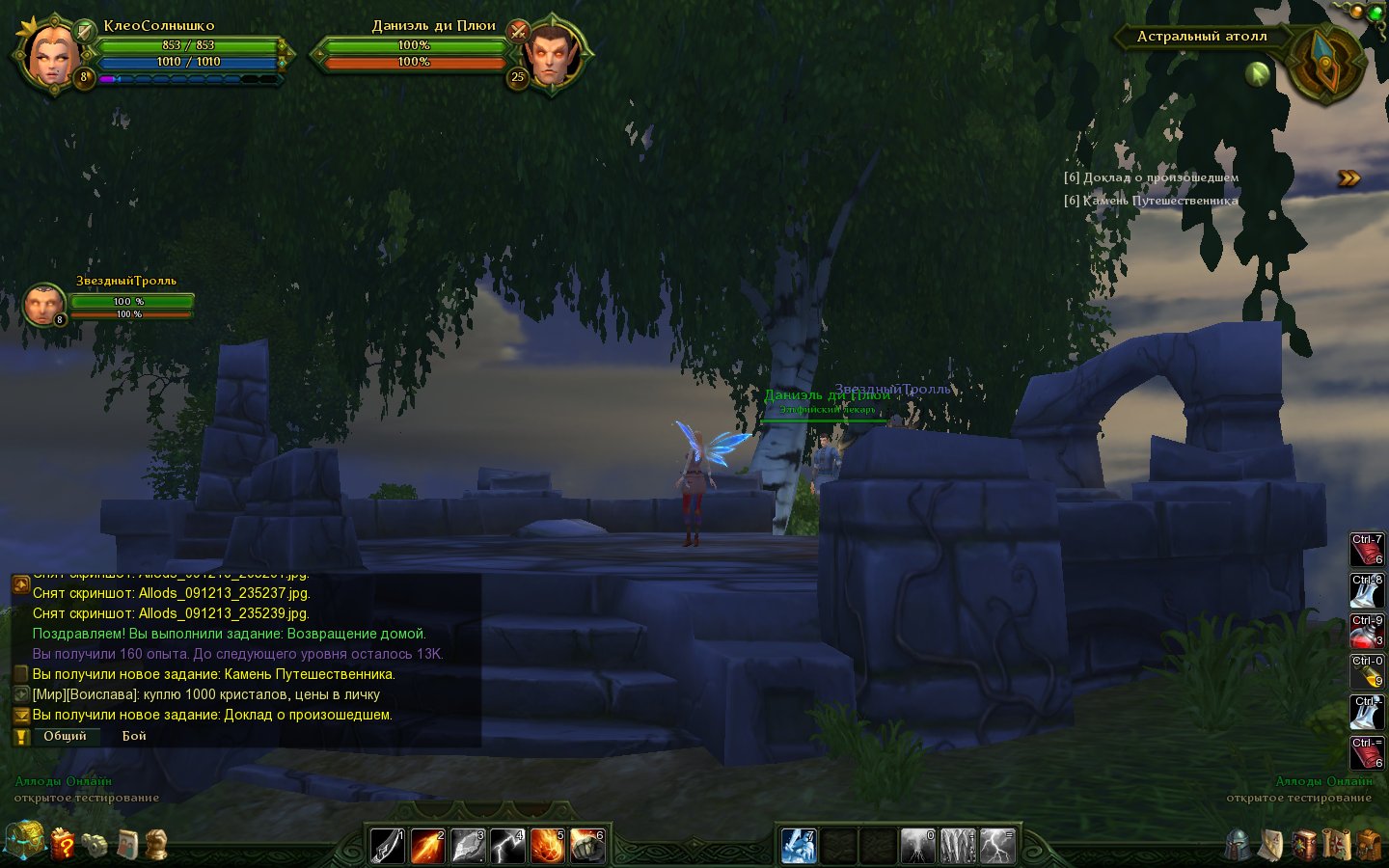
Task: Use the lightning bolt skill in slot 4
Action: (x=507, y=846)
